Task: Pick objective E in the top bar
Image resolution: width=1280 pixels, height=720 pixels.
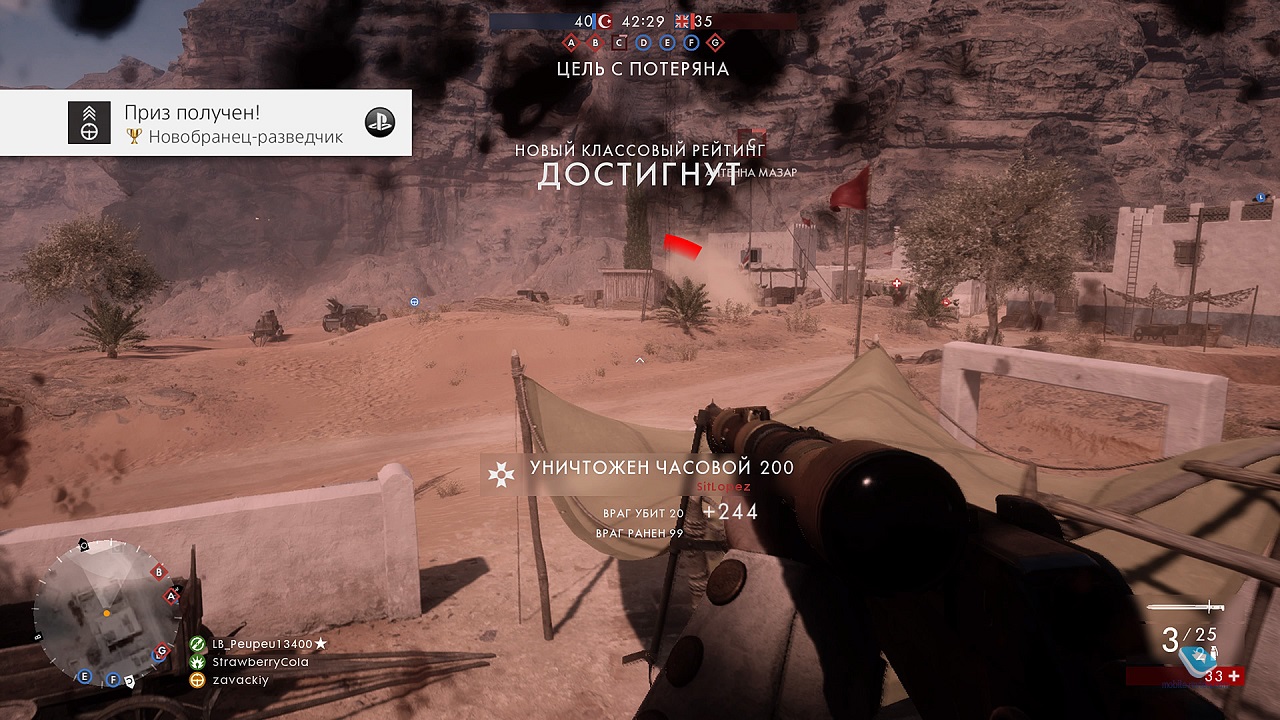Action: coord(667,43)
